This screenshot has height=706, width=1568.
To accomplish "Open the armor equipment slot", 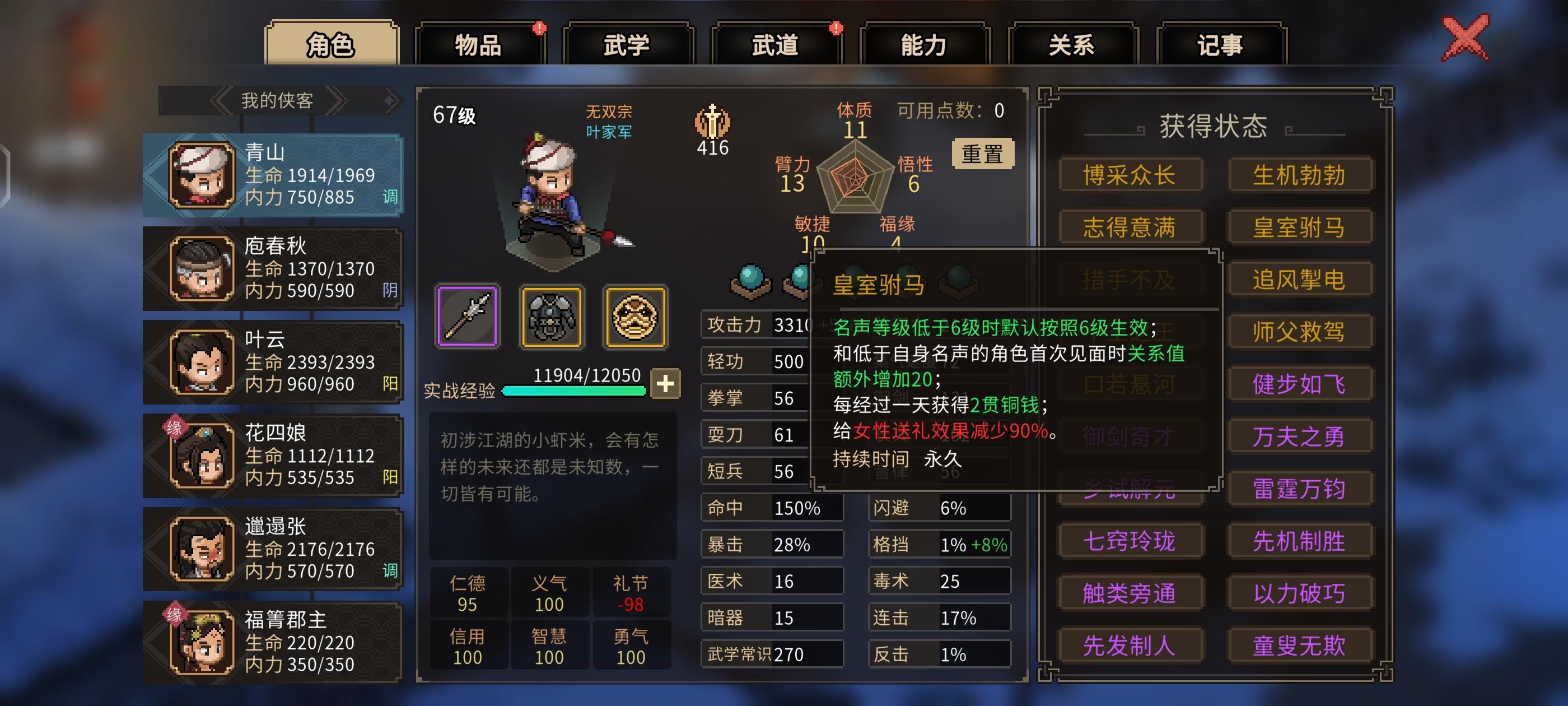I will pos(551,316).
